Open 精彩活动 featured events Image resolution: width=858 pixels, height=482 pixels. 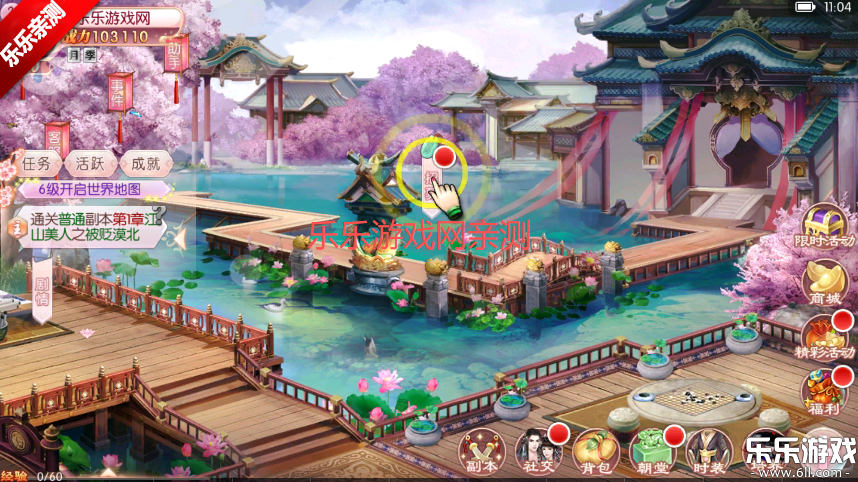pos(826,337)
